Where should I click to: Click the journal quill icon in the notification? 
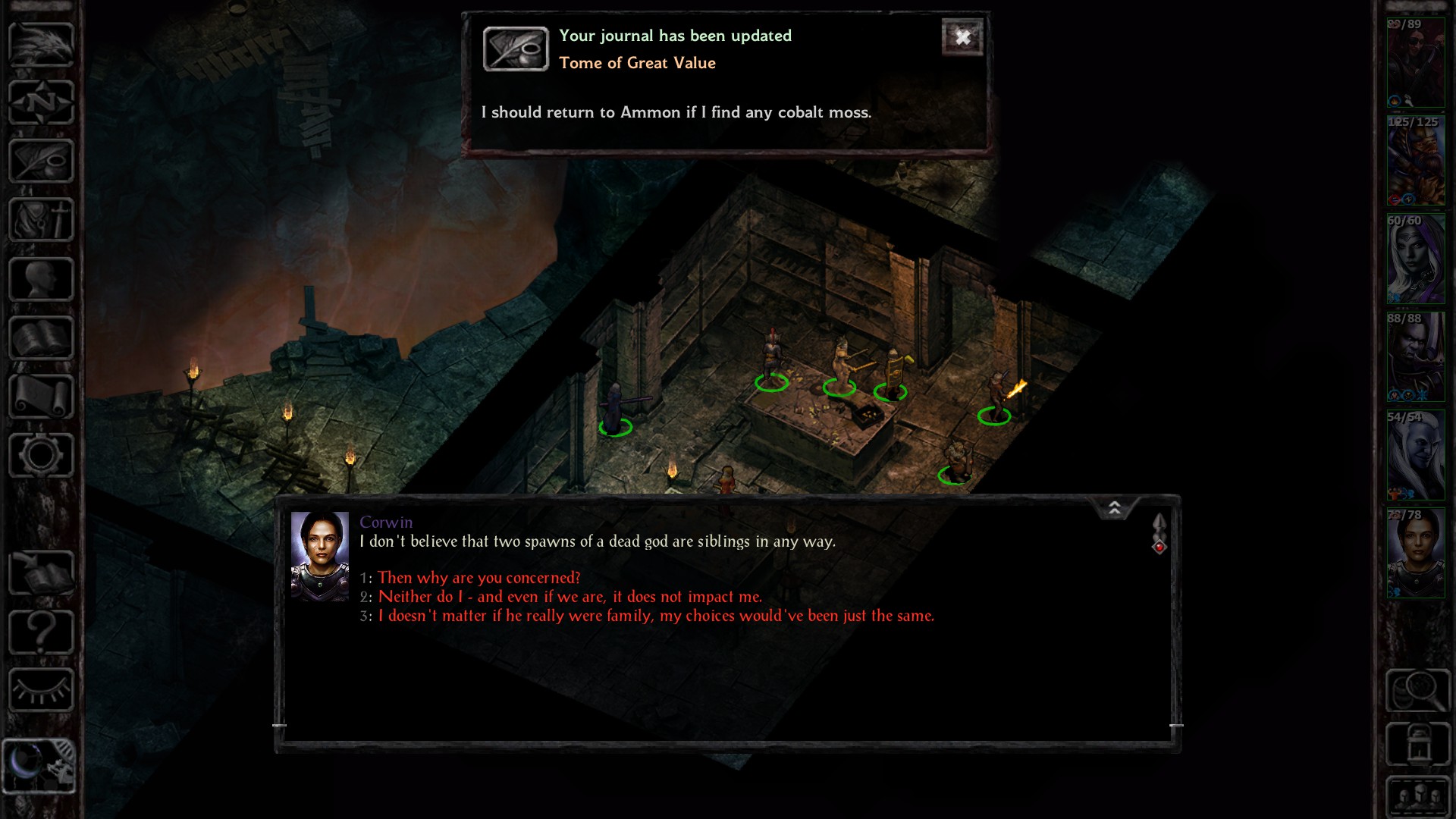(x=516, y=49)
